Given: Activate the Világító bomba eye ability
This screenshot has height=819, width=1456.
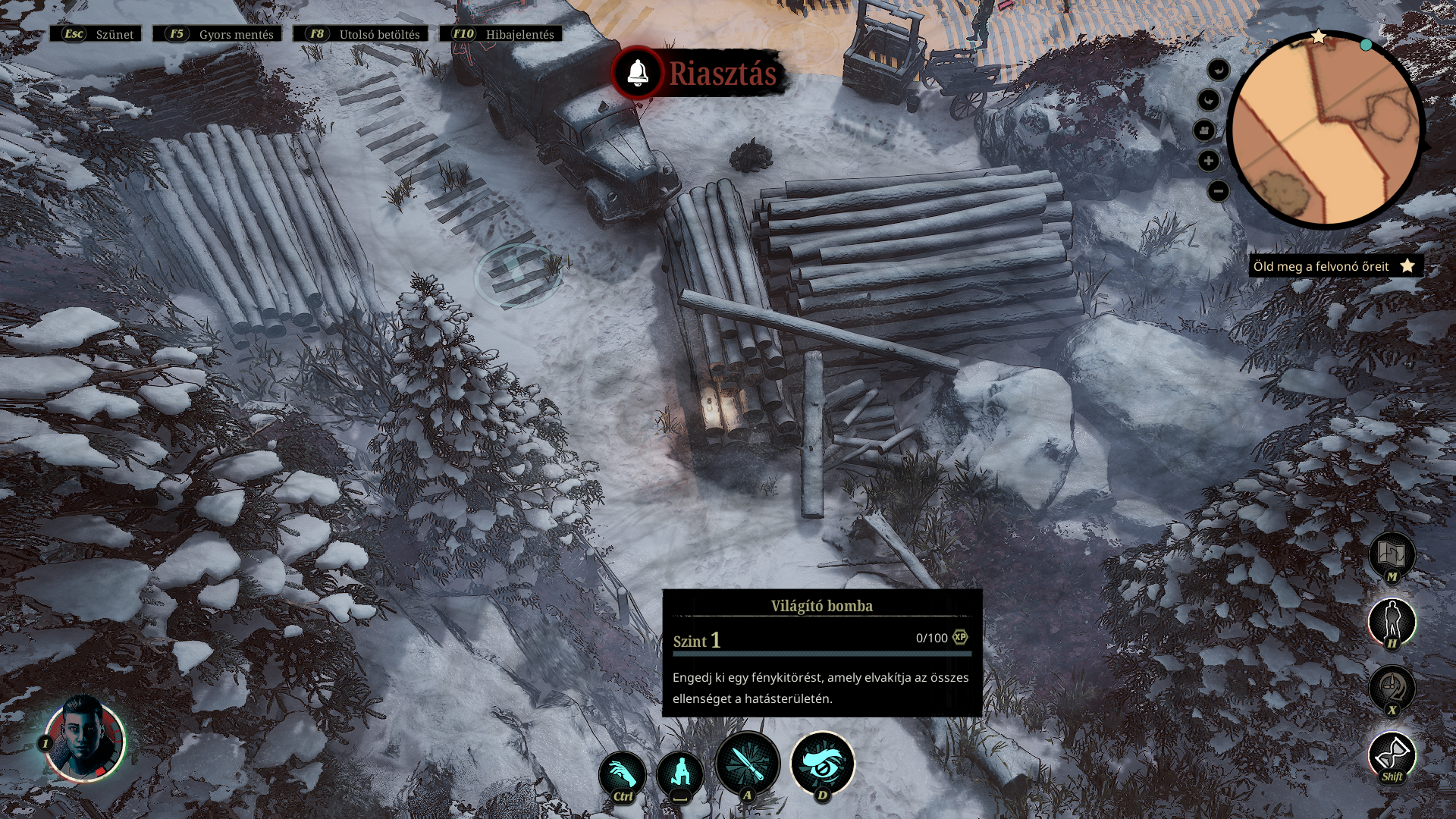Looking at the screenshot, I should point(823,764).
